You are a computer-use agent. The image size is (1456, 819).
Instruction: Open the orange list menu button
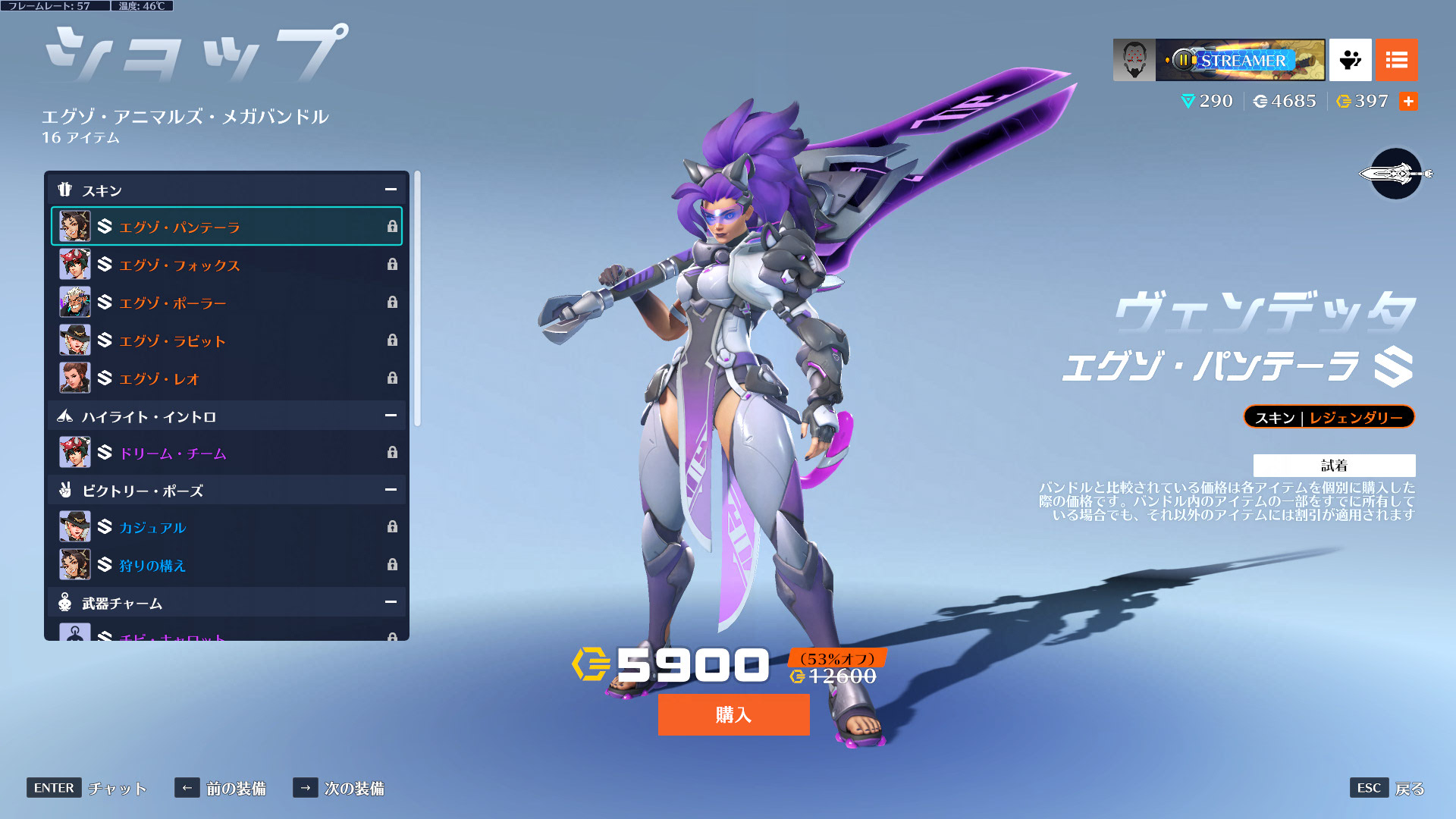tap(1396, 60)
